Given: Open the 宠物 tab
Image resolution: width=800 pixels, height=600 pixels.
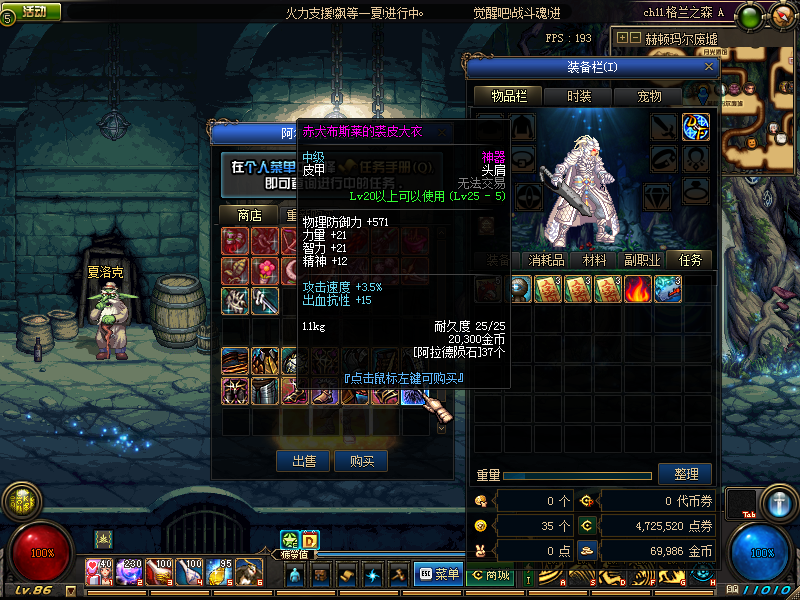Looking at the screenshot, I should [x=650, y=96].
